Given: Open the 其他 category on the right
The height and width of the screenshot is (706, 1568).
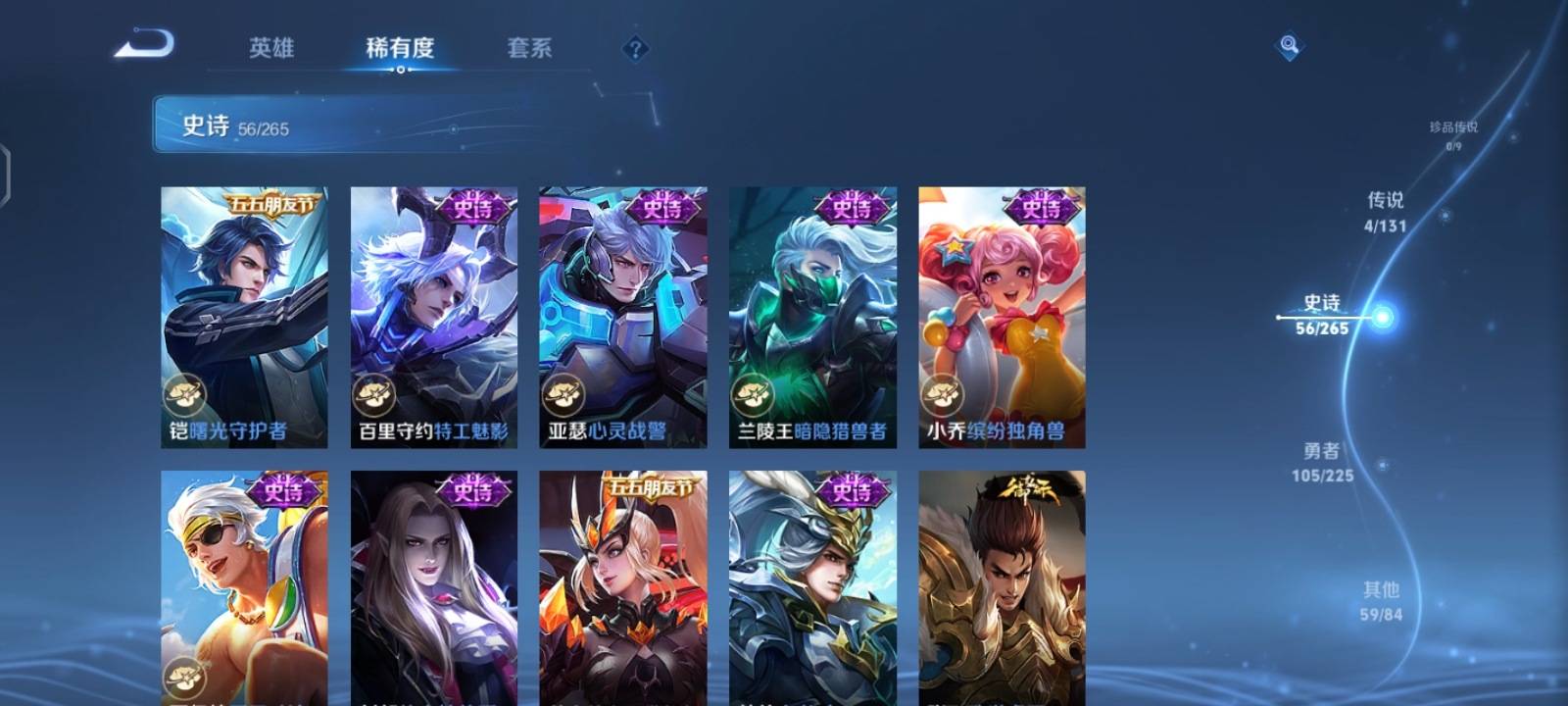Looking at the screenshot, I should 1382,600.
